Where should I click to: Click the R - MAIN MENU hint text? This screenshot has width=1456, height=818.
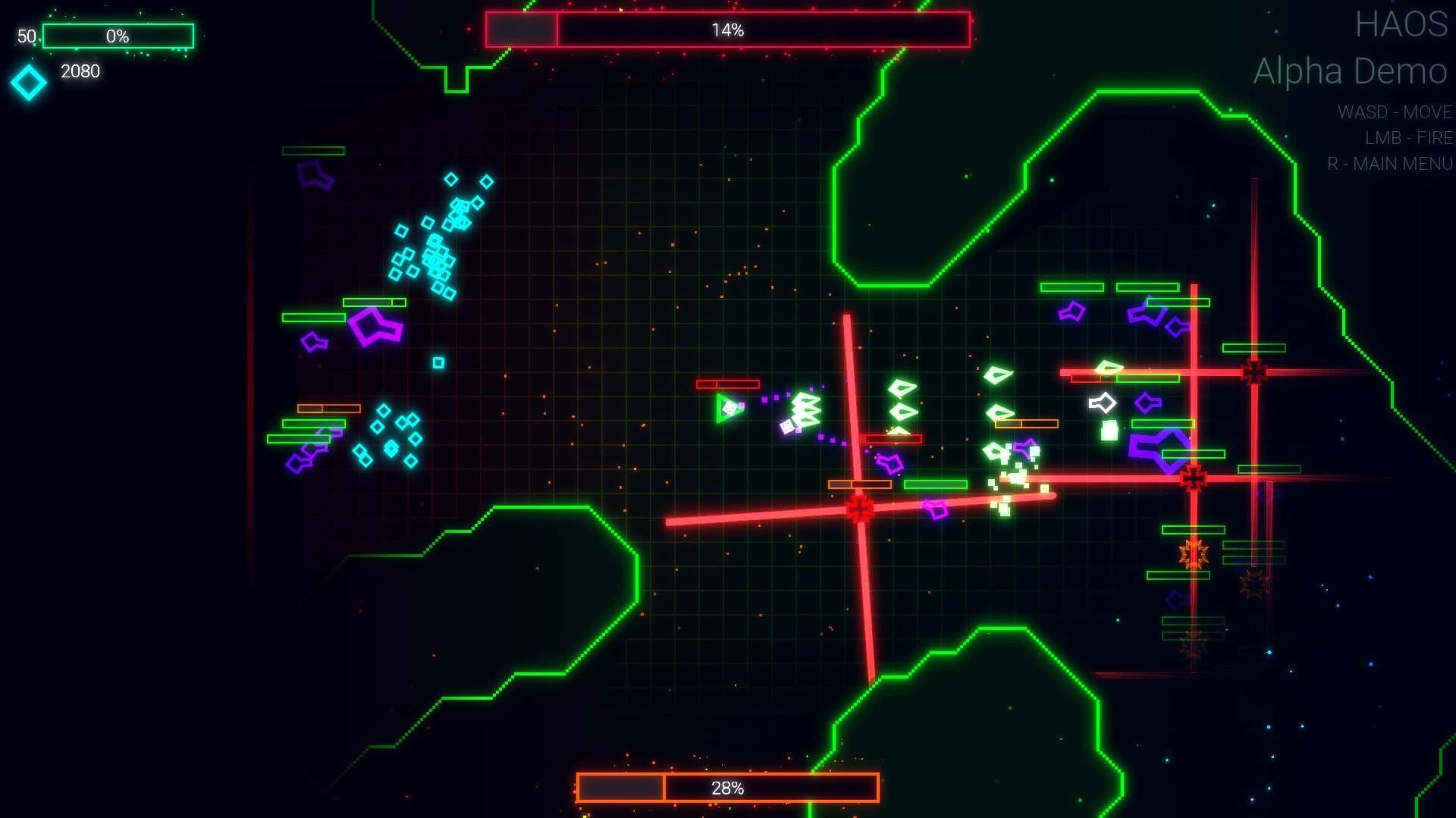[1392, 163]
